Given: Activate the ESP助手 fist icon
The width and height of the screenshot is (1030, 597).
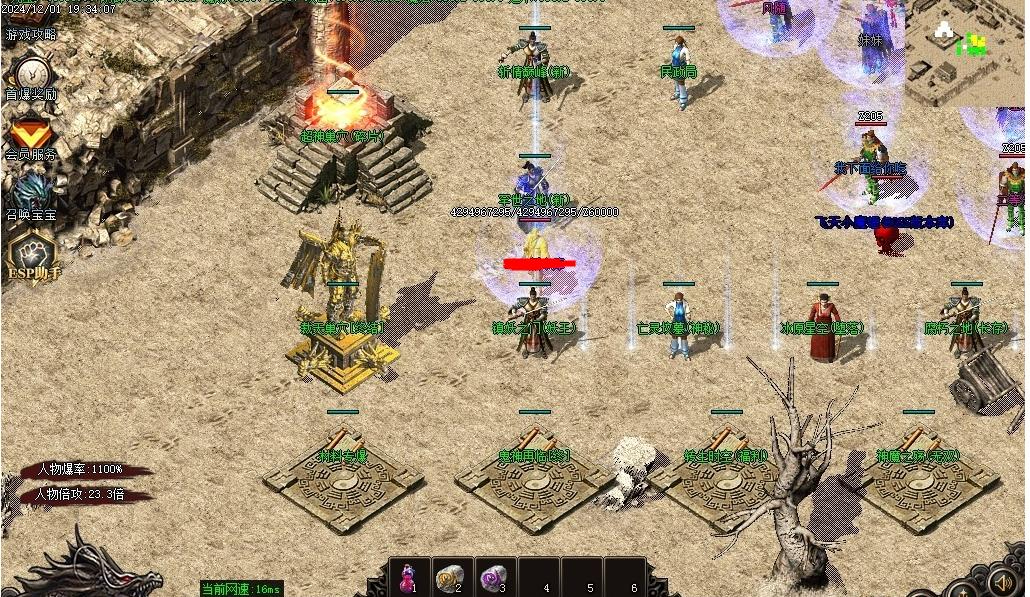Looking at the screenshot, I should (x=31, y=255).
